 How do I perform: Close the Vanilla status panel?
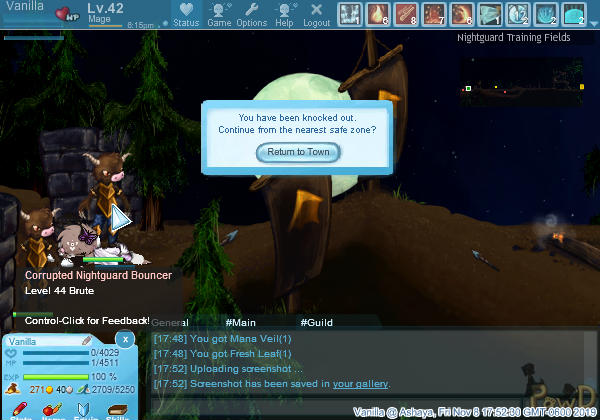click(124, 339)
